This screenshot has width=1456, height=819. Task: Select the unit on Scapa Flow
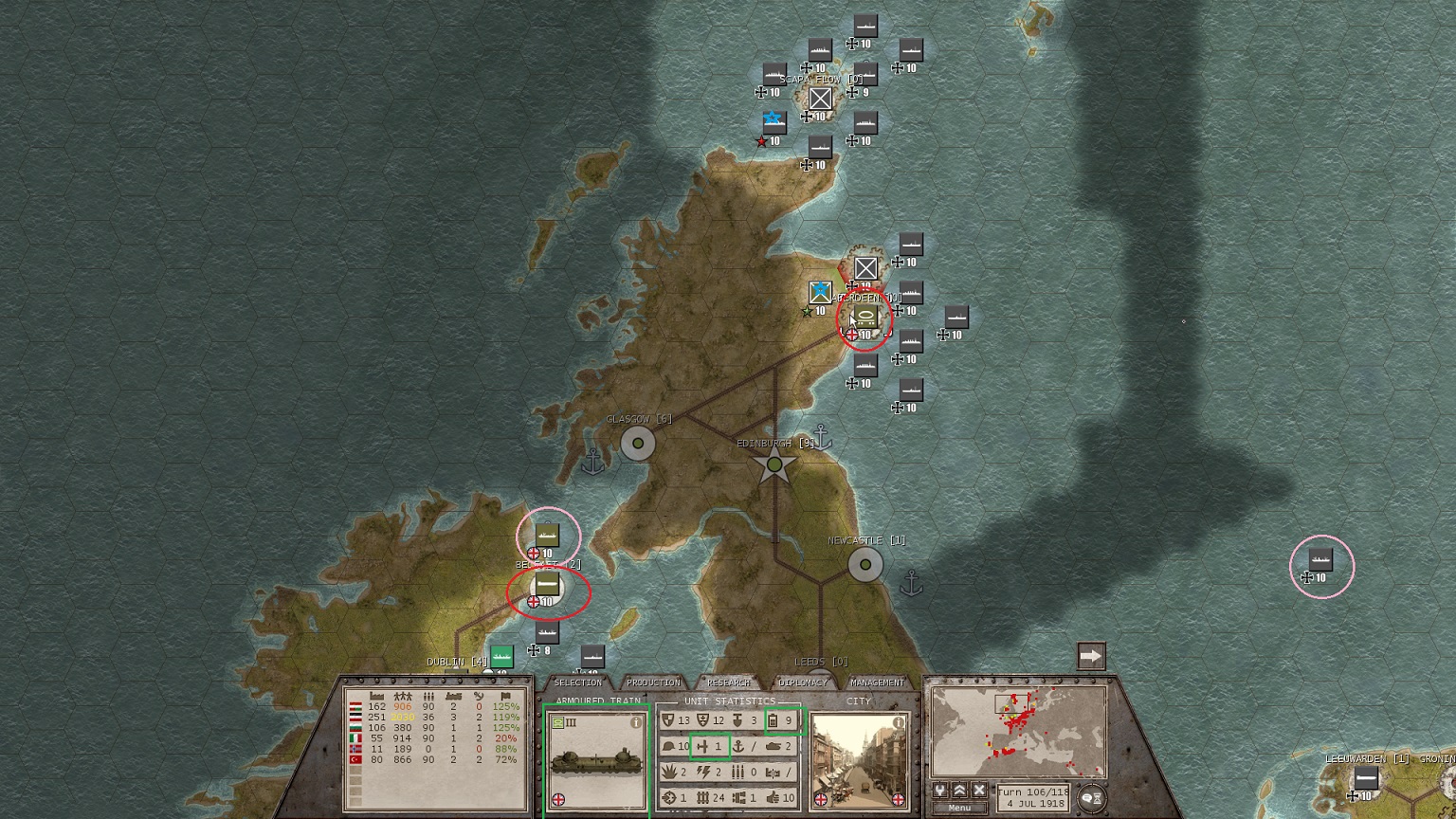[820, 99]
